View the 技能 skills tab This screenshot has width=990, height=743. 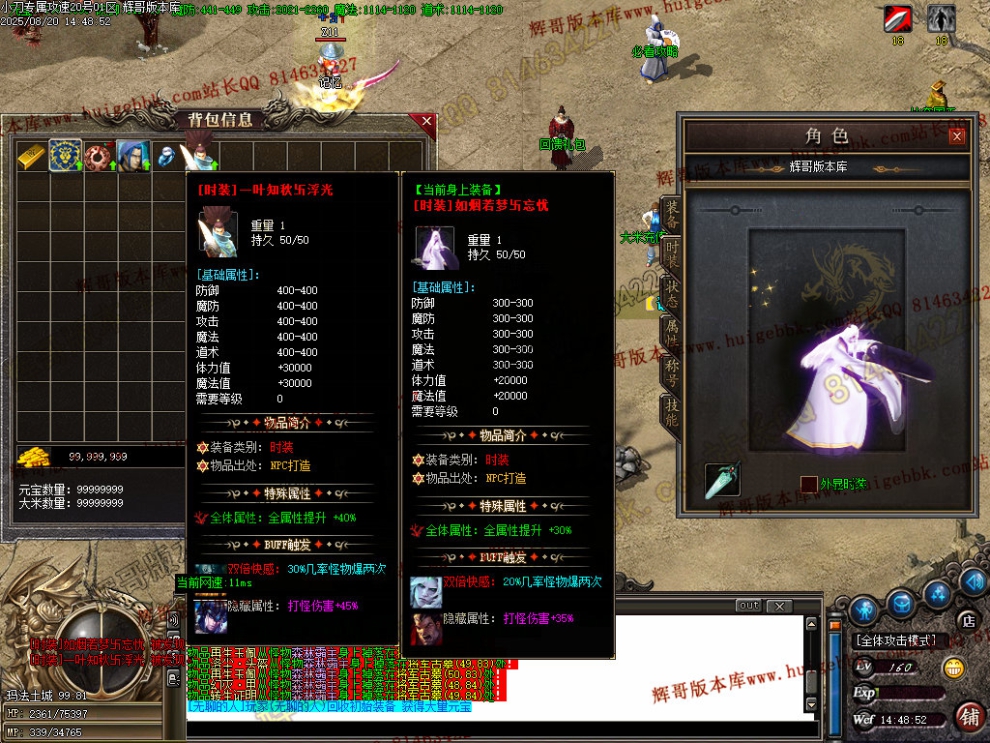[x=671, y=412]
